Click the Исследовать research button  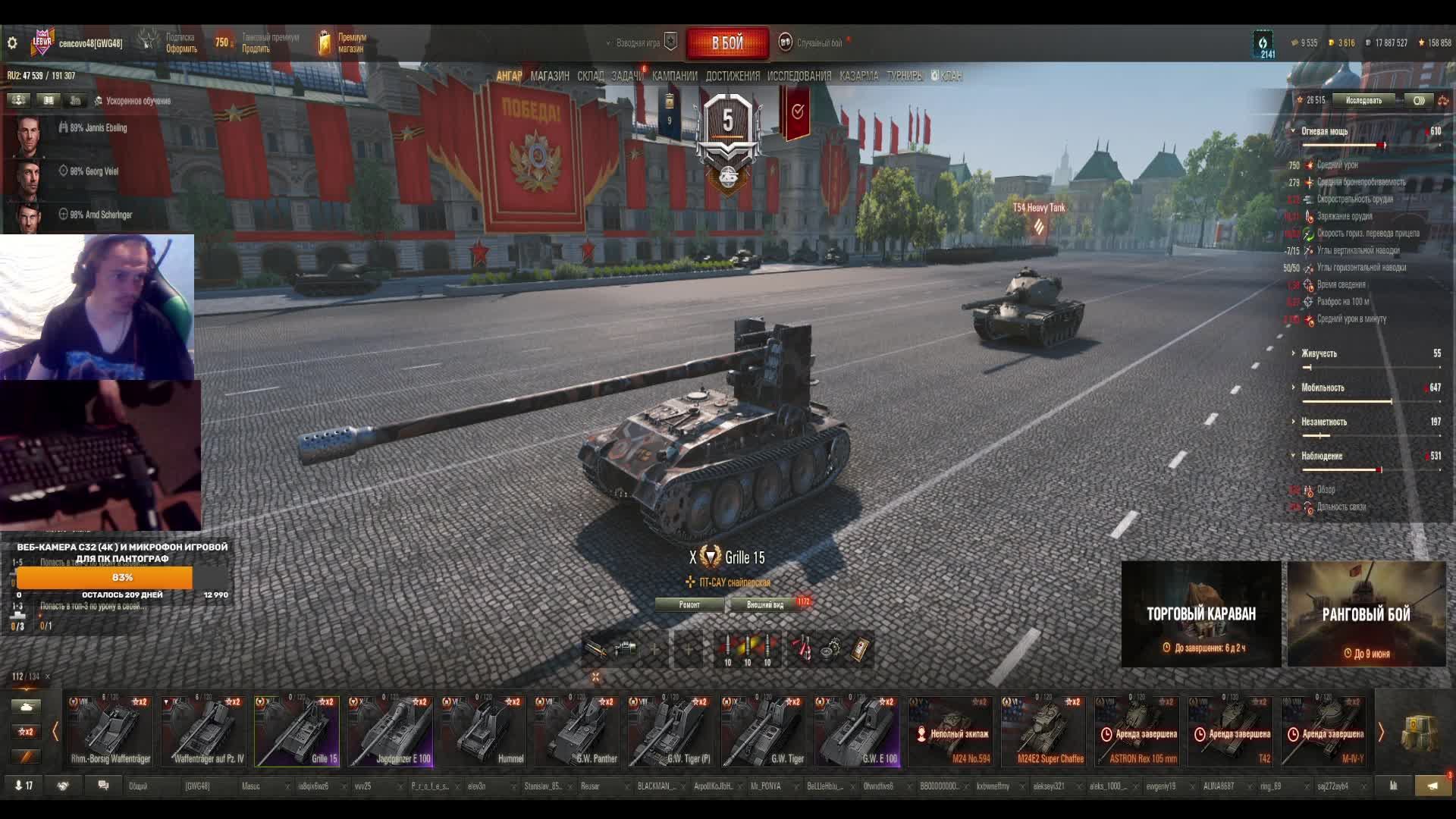(x=1363, y=100)
